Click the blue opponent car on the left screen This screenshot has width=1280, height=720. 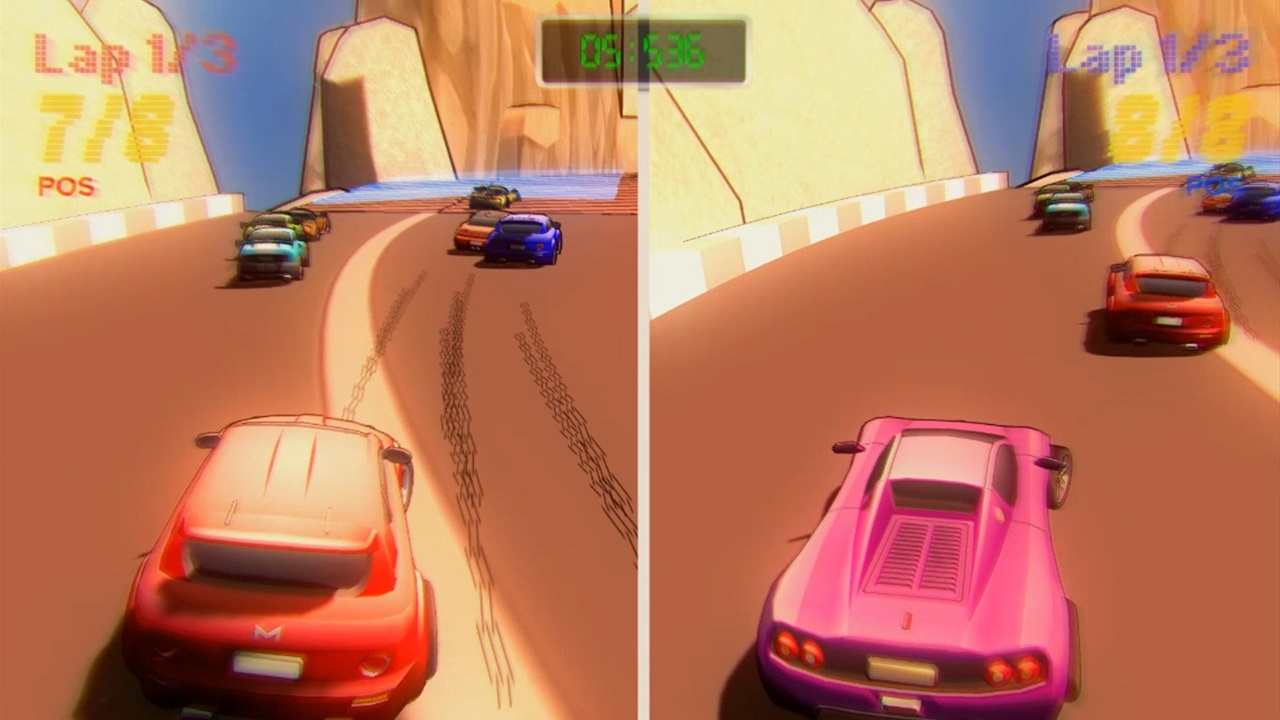point(523,237)
